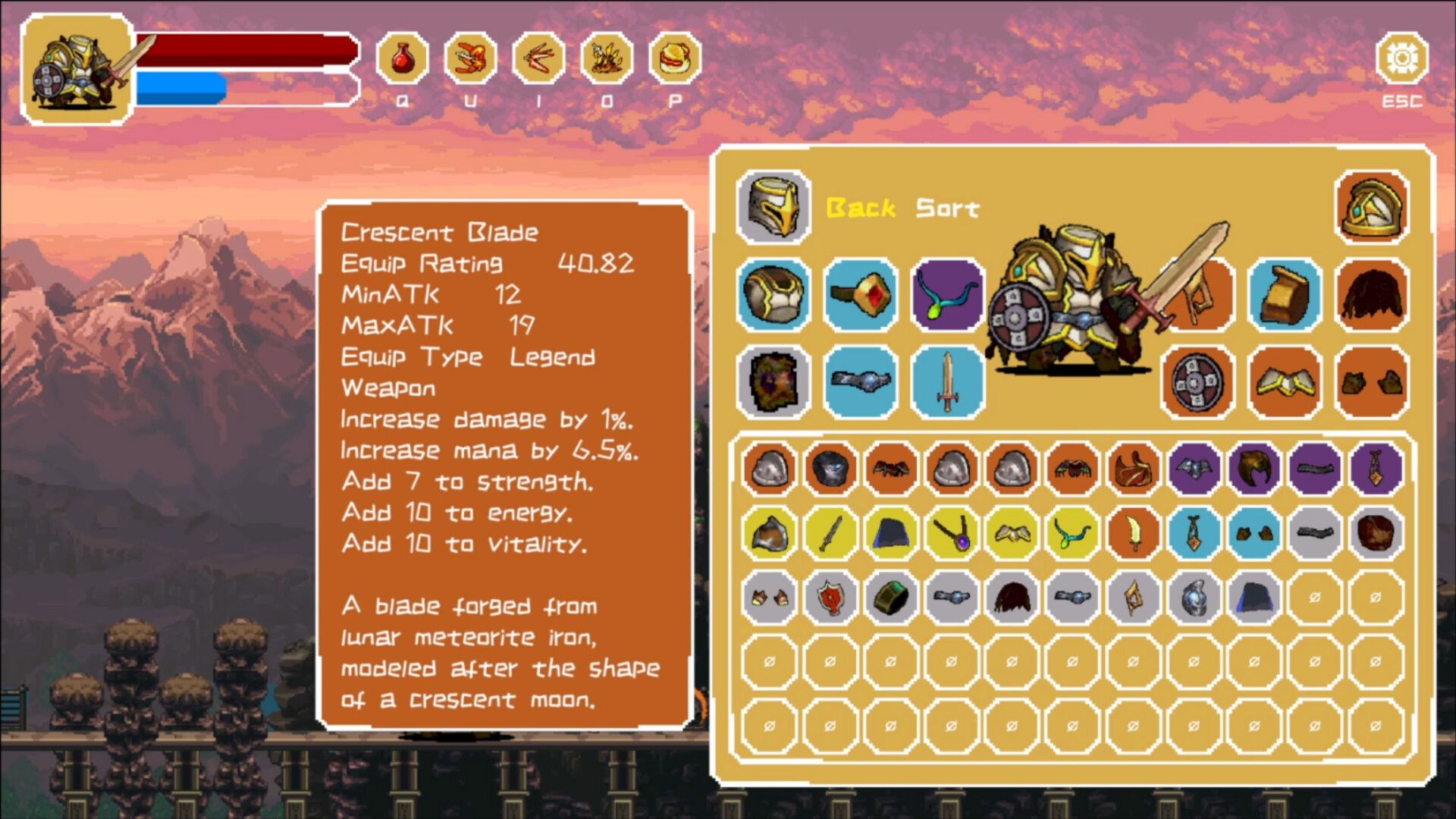
Task: Click the chicken wing item in slot I
Action: pos(538,59)
